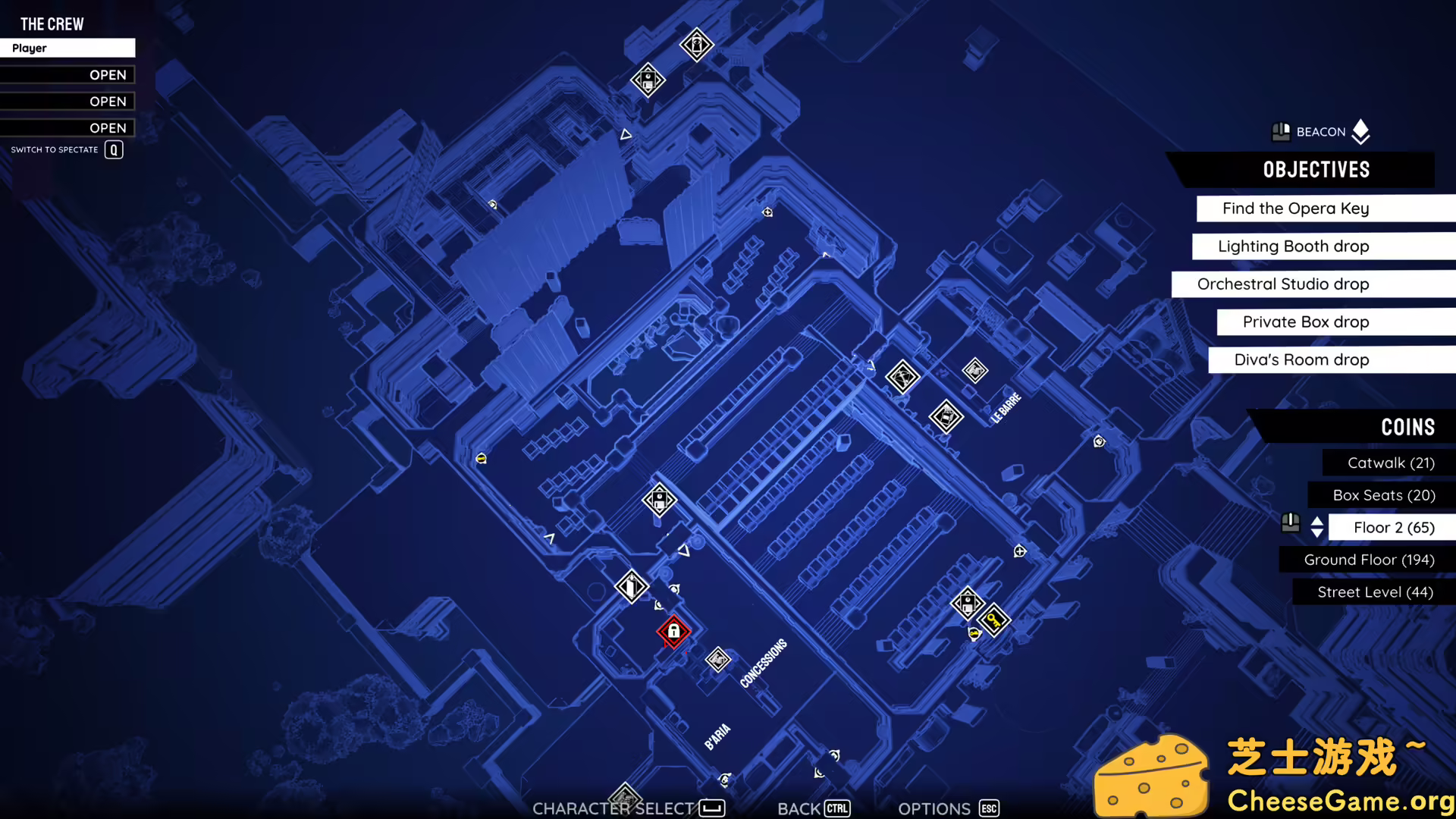The image size is (1456, 819).
Task: Click the floor up arrow next to Floor 2
Action: [x=1317, y=521]
